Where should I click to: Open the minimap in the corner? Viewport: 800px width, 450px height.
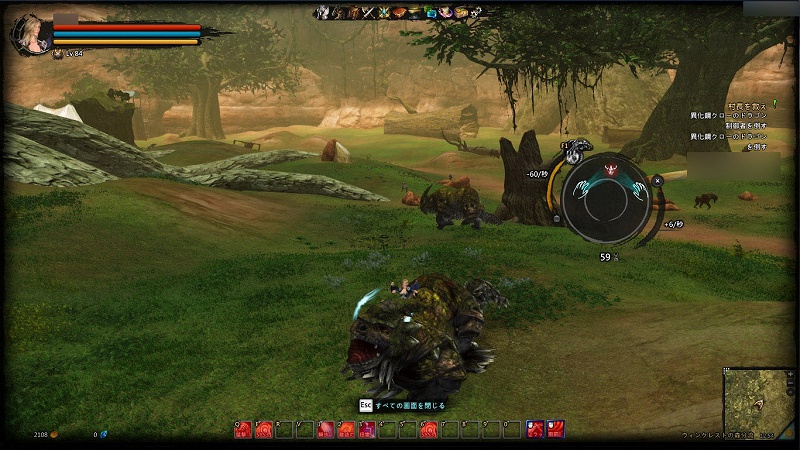[x=759, y=402]
